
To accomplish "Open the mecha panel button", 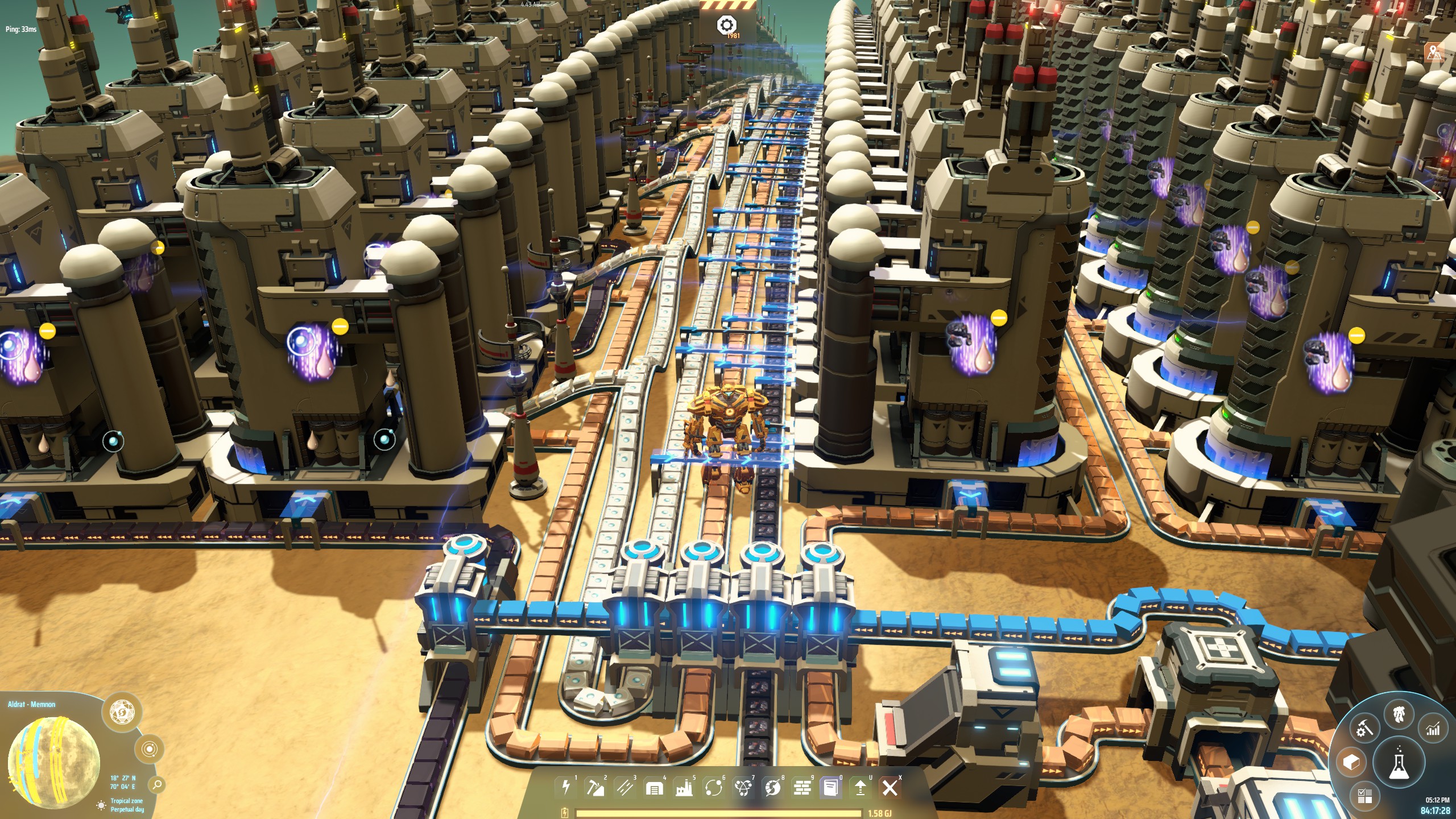I will 1400,714.
